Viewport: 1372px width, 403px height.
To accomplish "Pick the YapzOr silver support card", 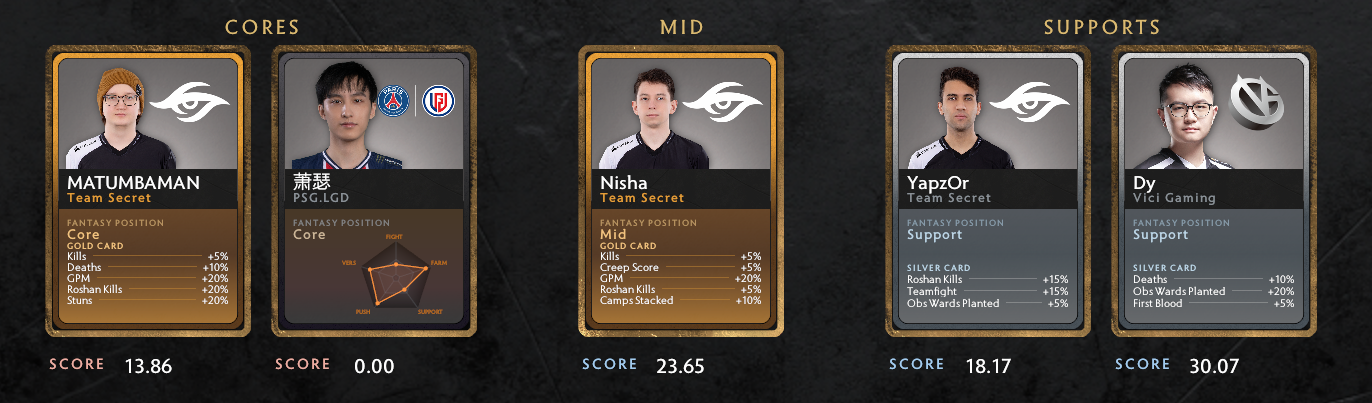I will [x=987, y=190].
